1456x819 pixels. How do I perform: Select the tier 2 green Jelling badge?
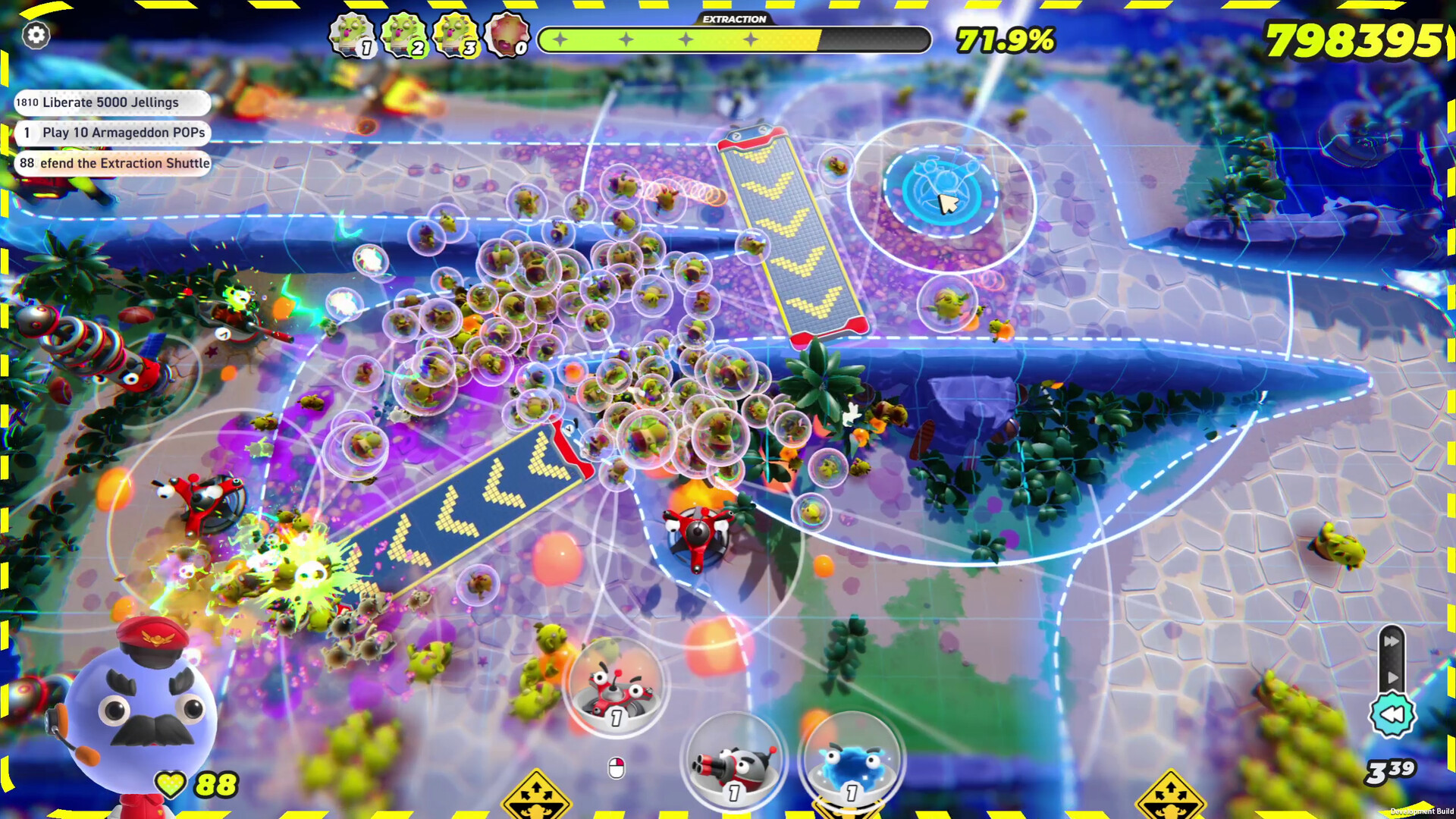tap(402, 33)
